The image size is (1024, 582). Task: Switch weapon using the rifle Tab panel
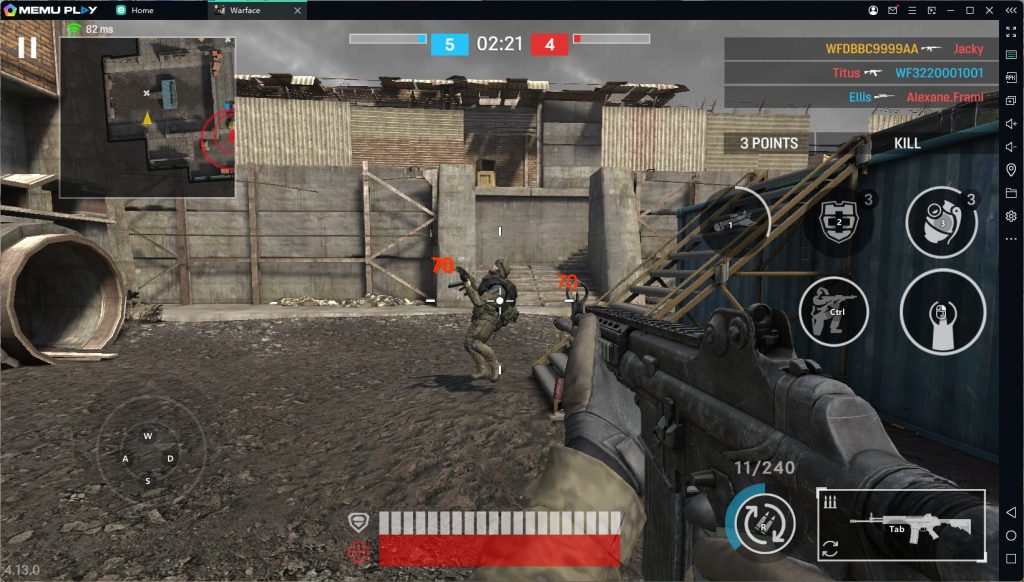901,525
